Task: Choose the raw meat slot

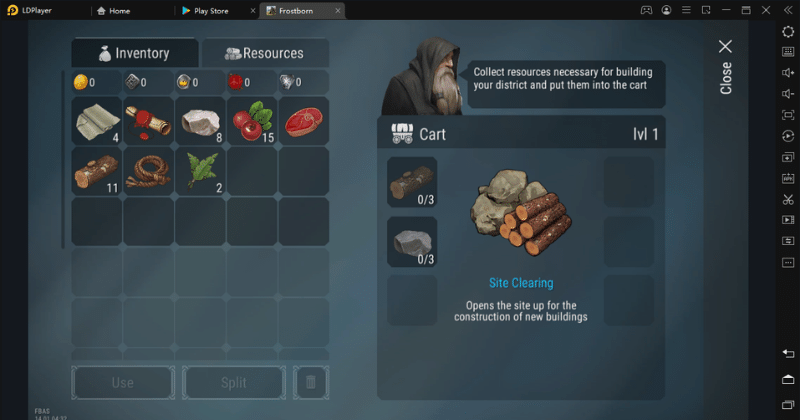Action: click(303, 121)
